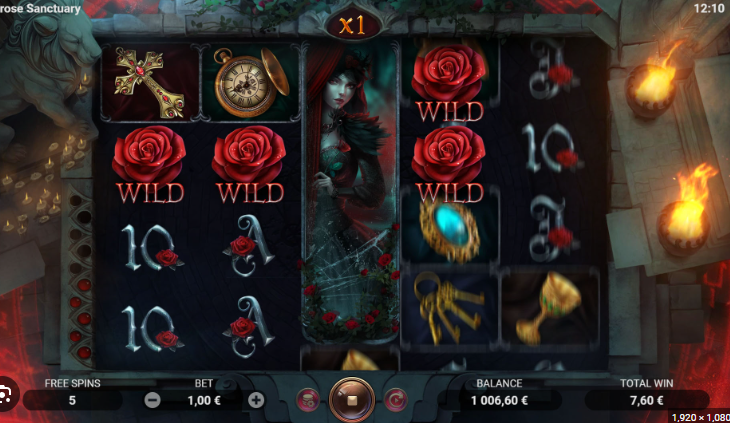
Task: Stop the spin with the center button
Action: (x=351, y=399)
